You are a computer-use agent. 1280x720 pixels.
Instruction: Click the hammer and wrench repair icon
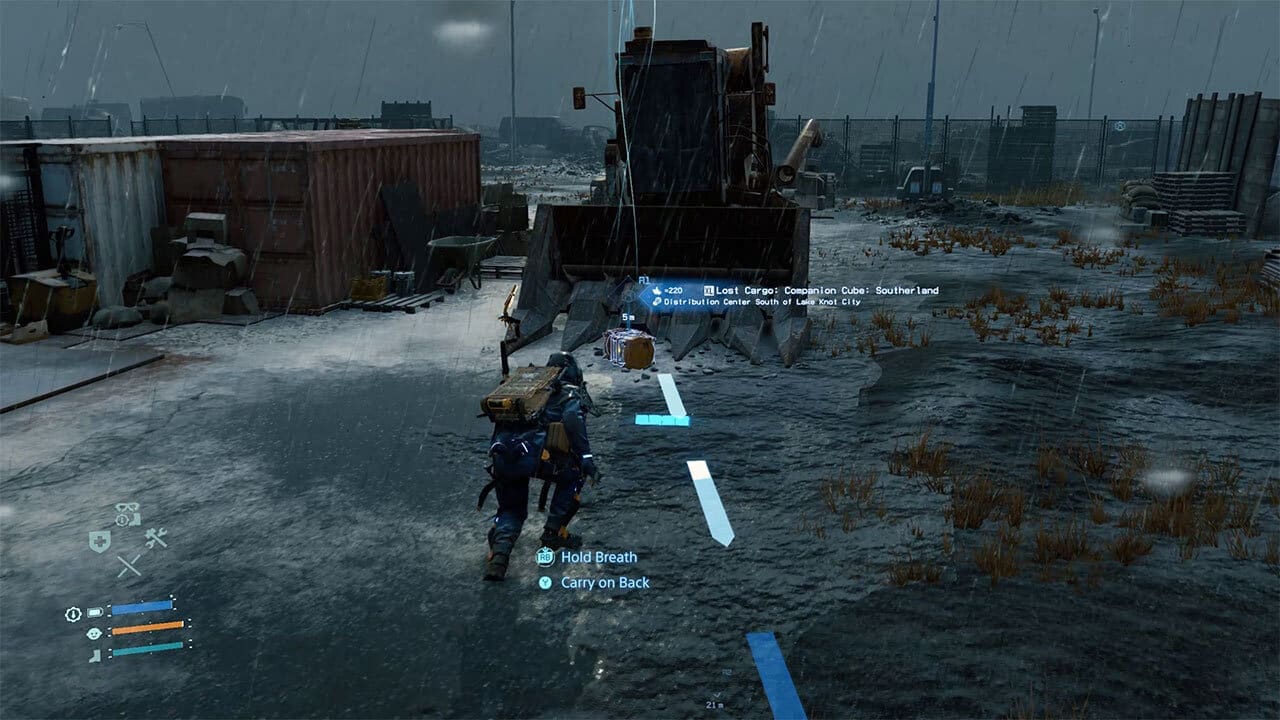click(154, 540)
